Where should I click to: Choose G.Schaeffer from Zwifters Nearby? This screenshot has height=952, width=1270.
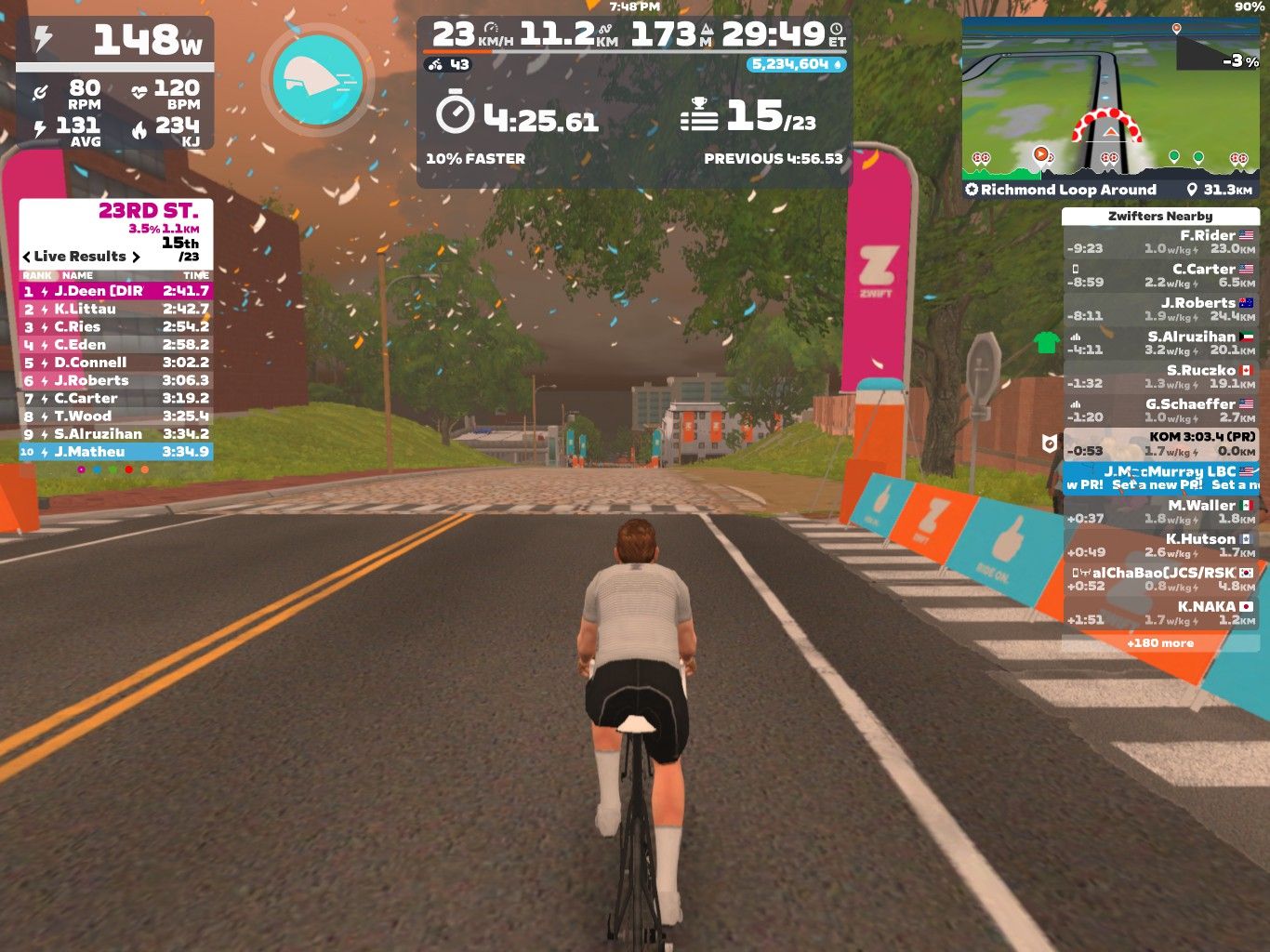[1160, 410]
